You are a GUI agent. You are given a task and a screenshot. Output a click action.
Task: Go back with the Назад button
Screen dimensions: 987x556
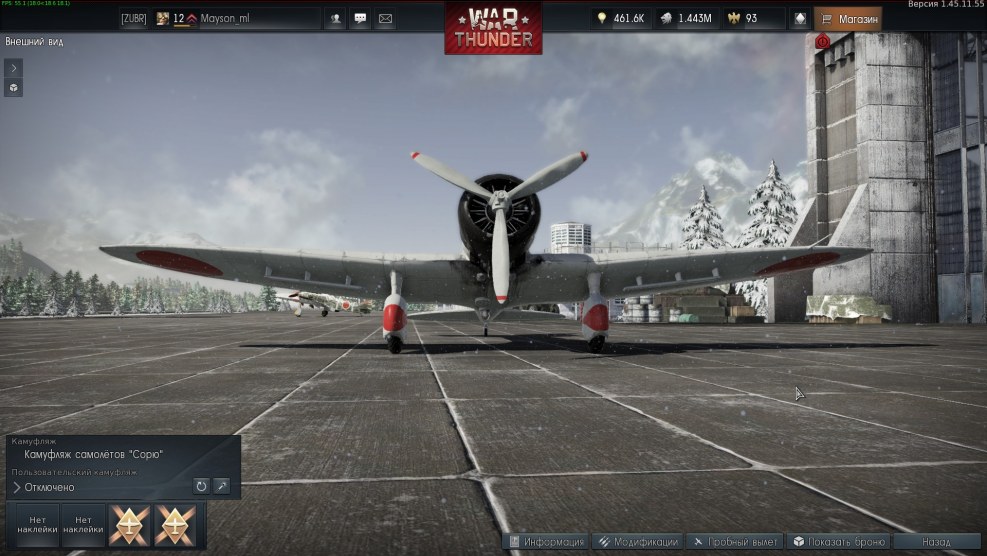click(x=937, y=541)
